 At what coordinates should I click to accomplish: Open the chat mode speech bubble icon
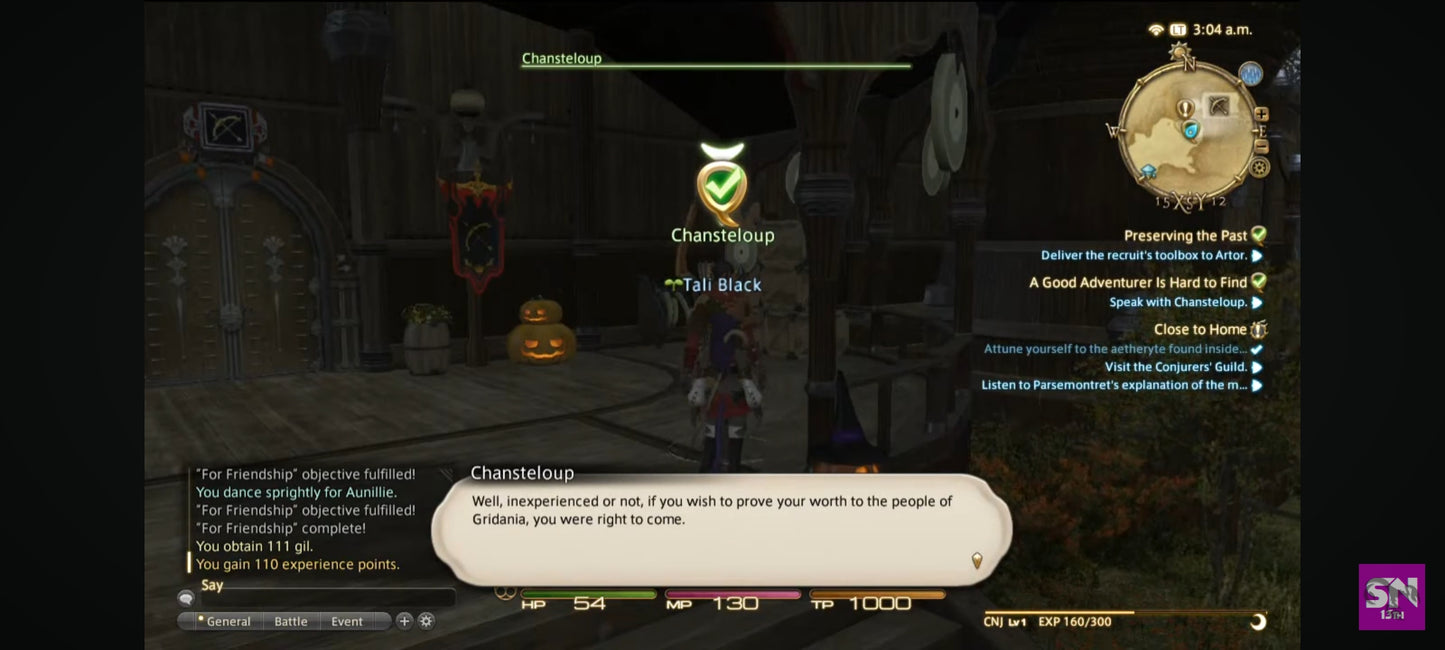(186, 598)
